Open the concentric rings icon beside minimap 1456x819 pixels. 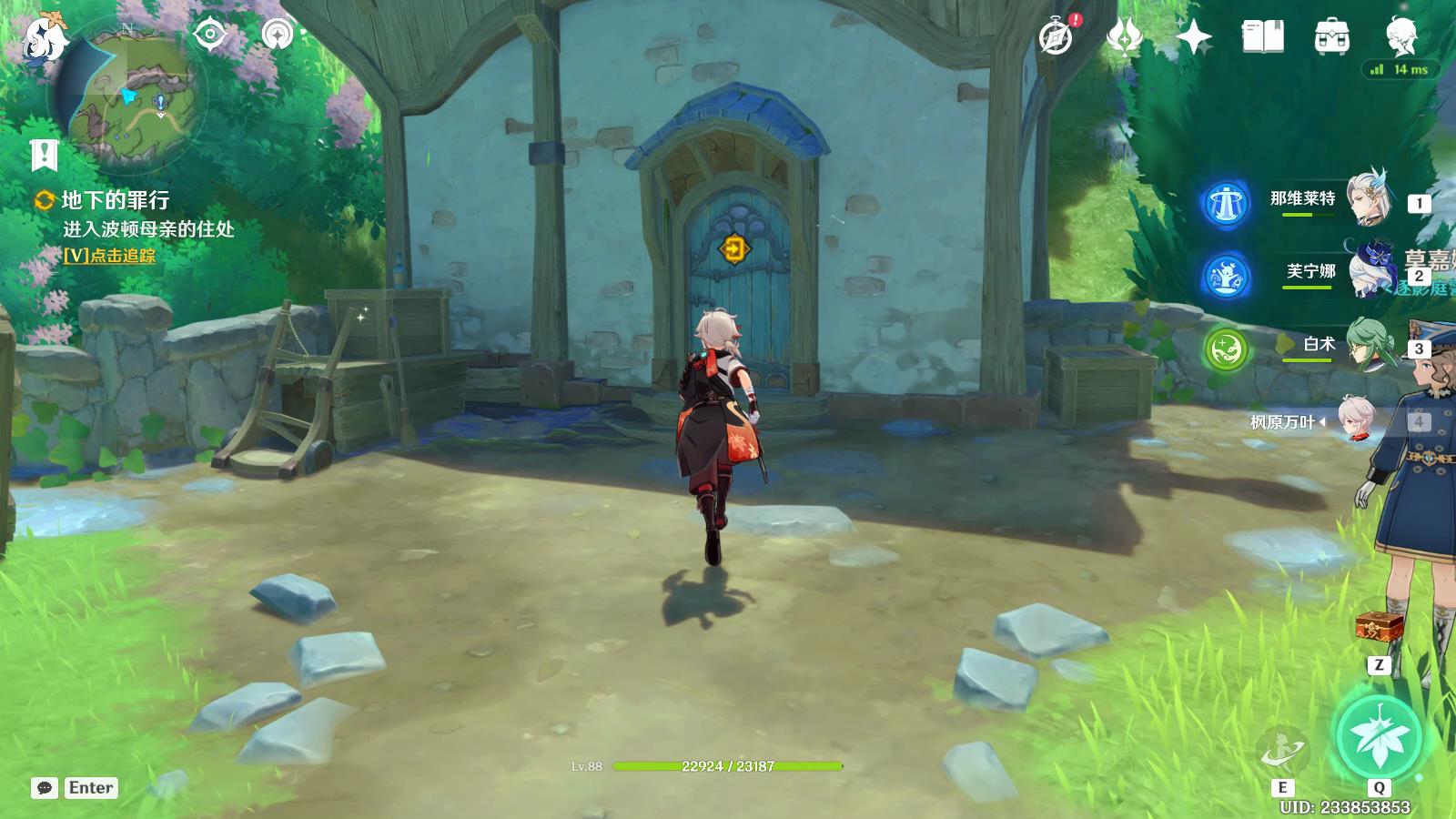[x=277, y=35]
